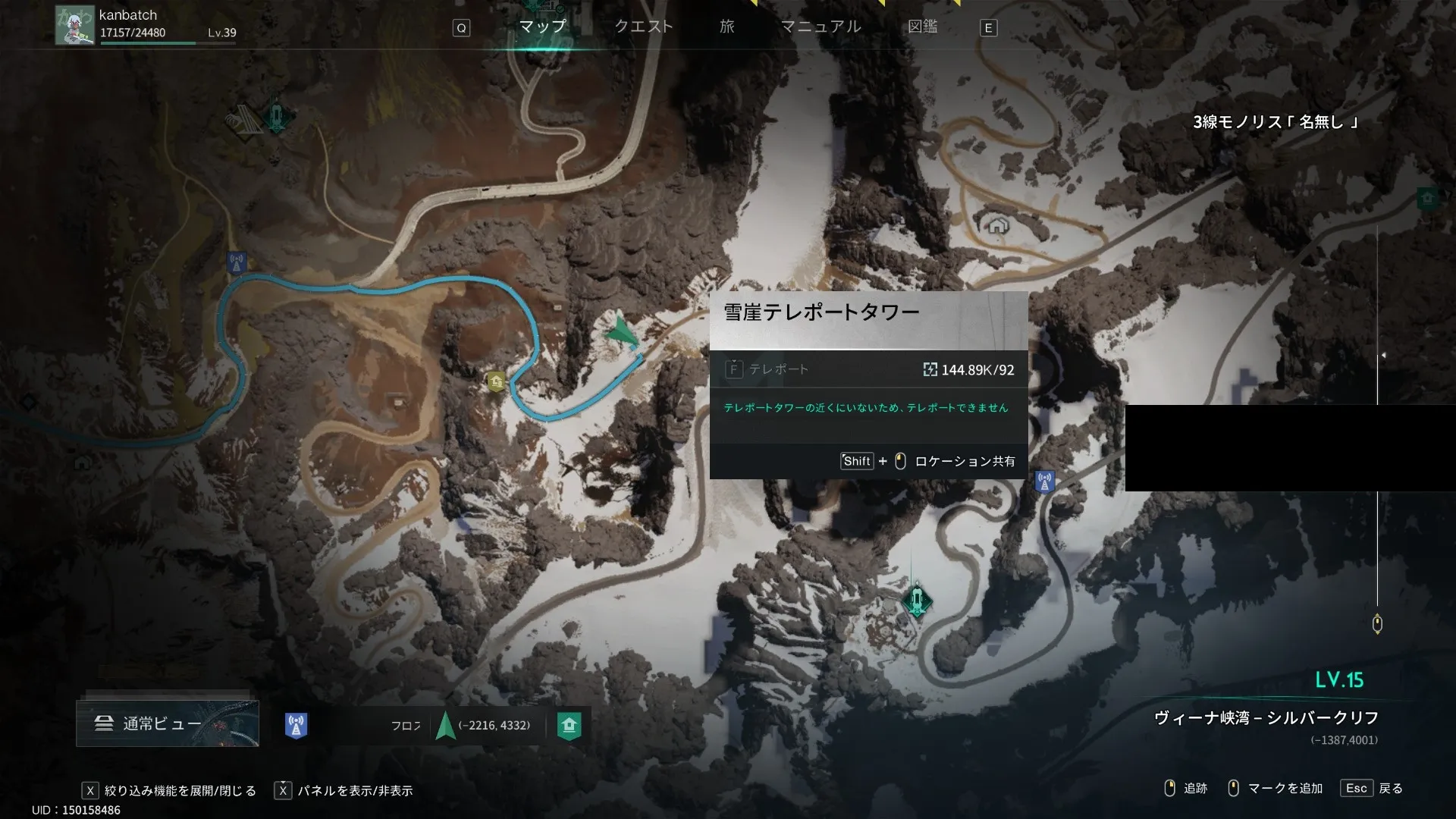Open the kanbatch player profile avatar
1456x819 pixels.
[x=74, y=25]
